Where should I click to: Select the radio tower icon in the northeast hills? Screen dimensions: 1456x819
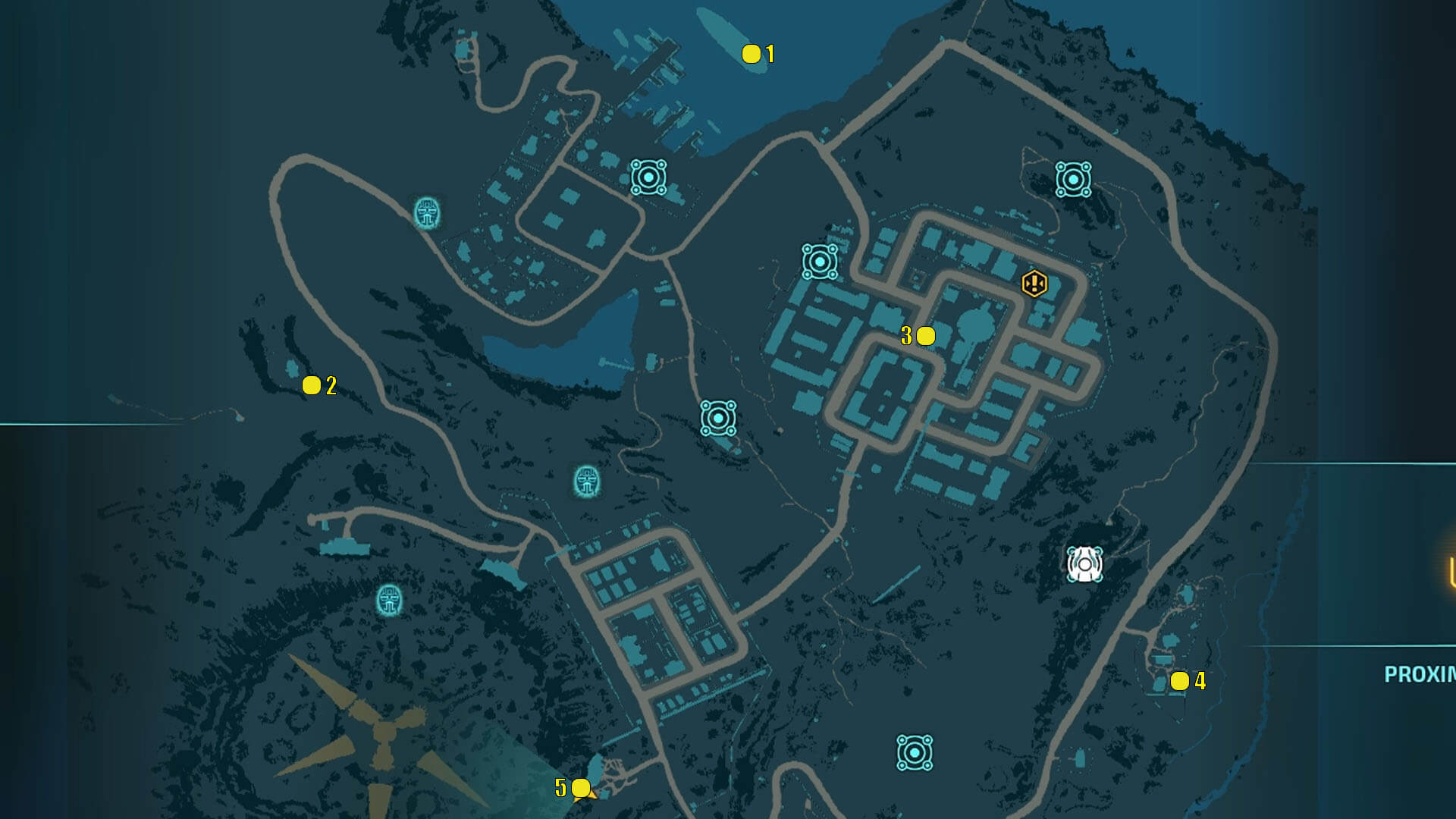(x=1072, y=179)
